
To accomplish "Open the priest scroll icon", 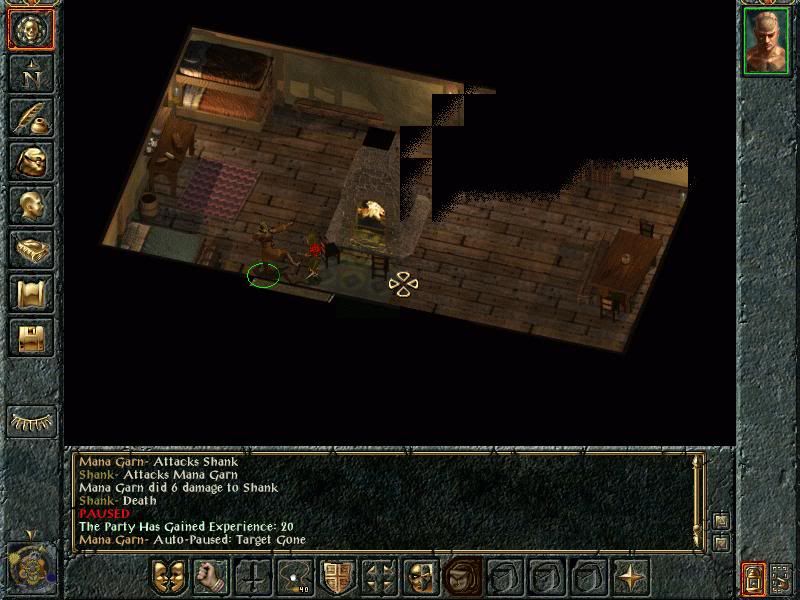I will (31, 293).
